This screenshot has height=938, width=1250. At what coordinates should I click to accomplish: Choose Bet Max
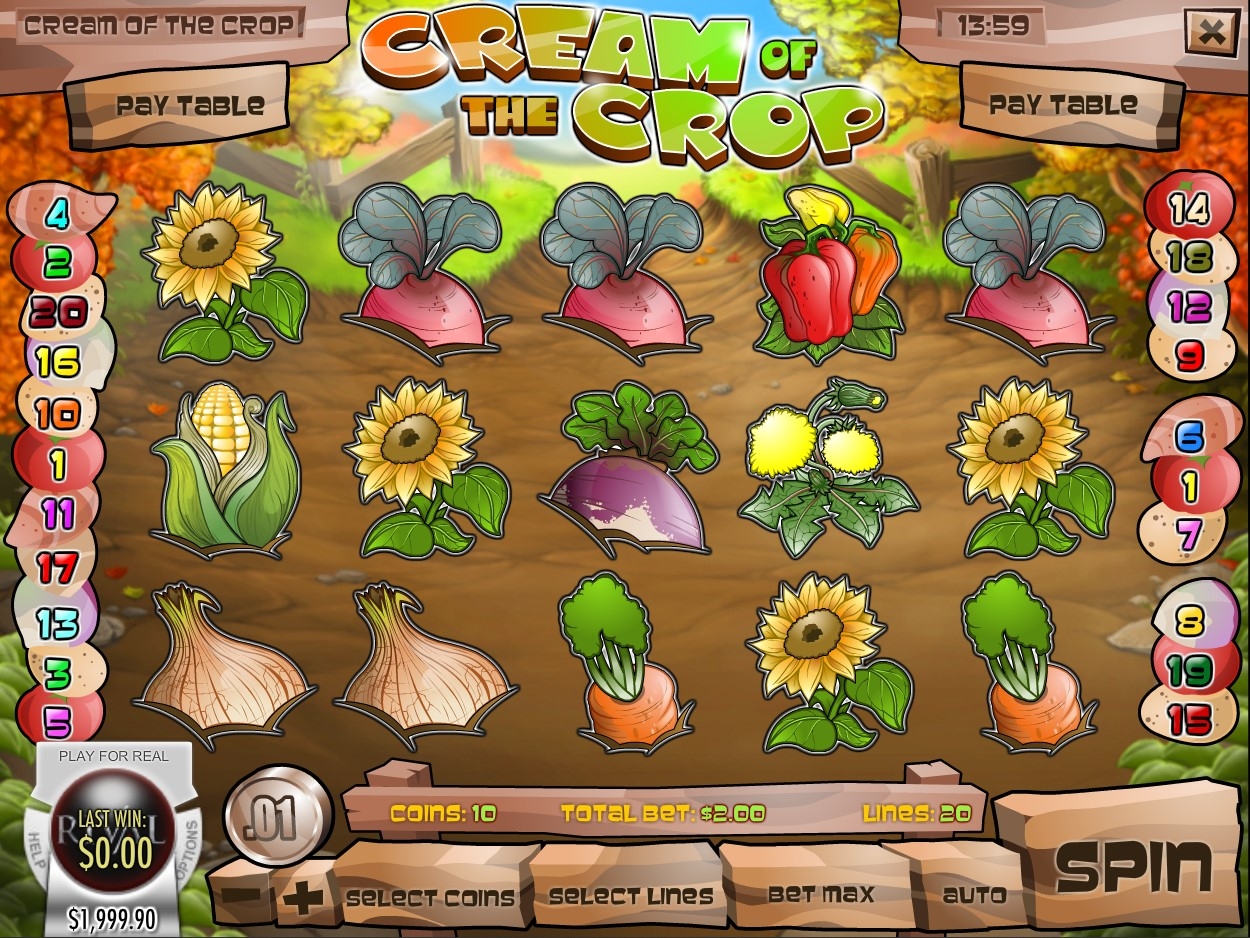tap(820, 893)
